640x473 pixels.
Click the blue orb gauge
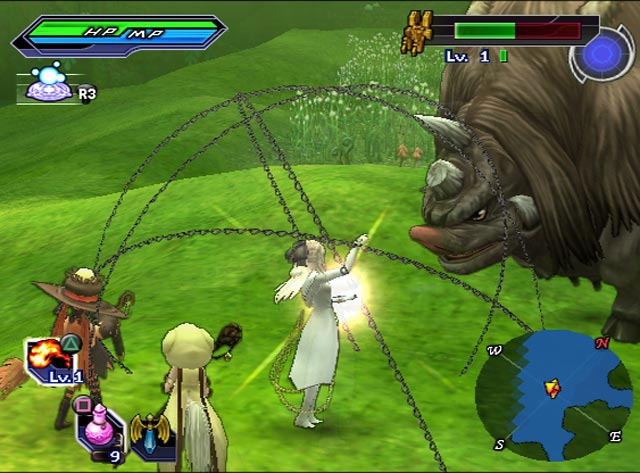(x=602, y=50)
